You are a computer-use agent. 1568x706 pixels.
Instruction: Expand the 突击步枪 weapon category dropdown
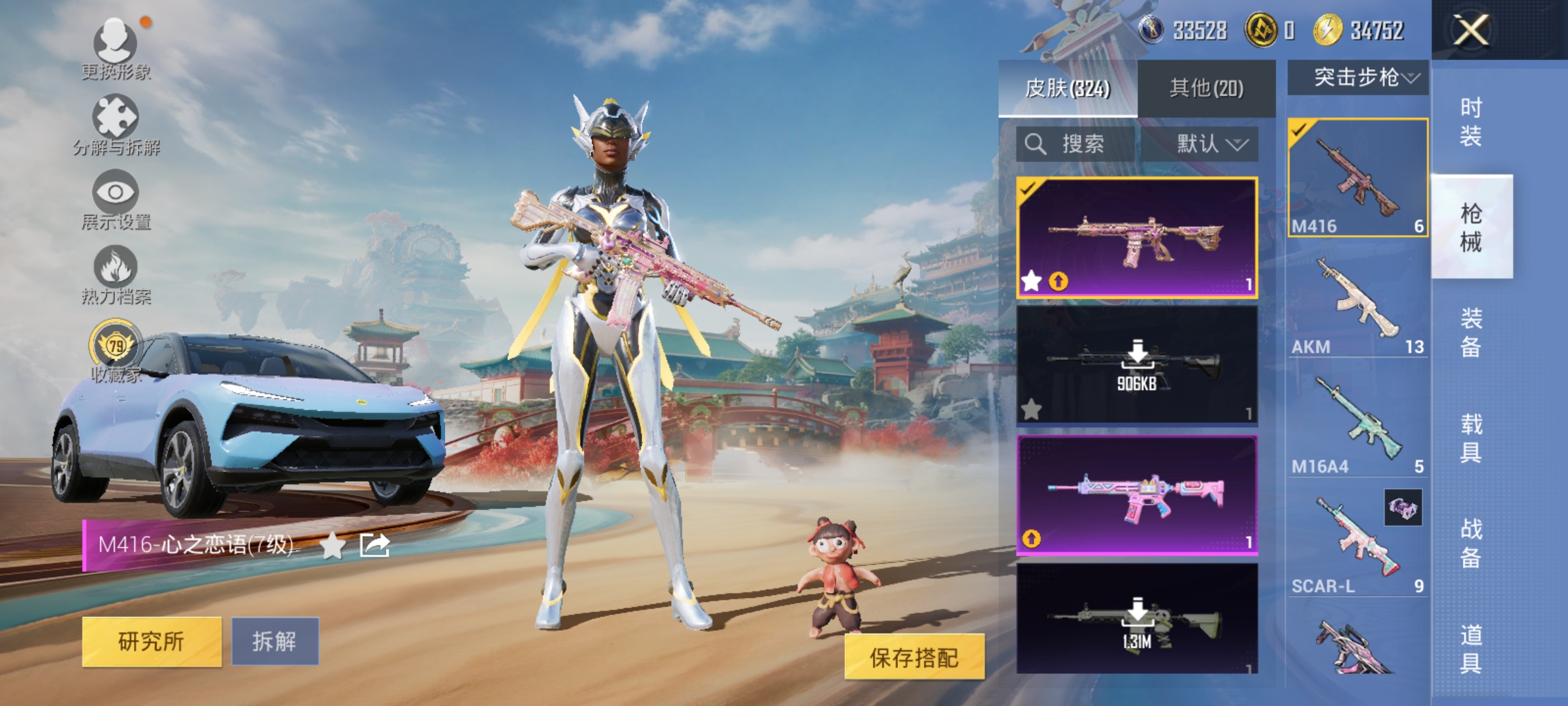click(1356, 77)
